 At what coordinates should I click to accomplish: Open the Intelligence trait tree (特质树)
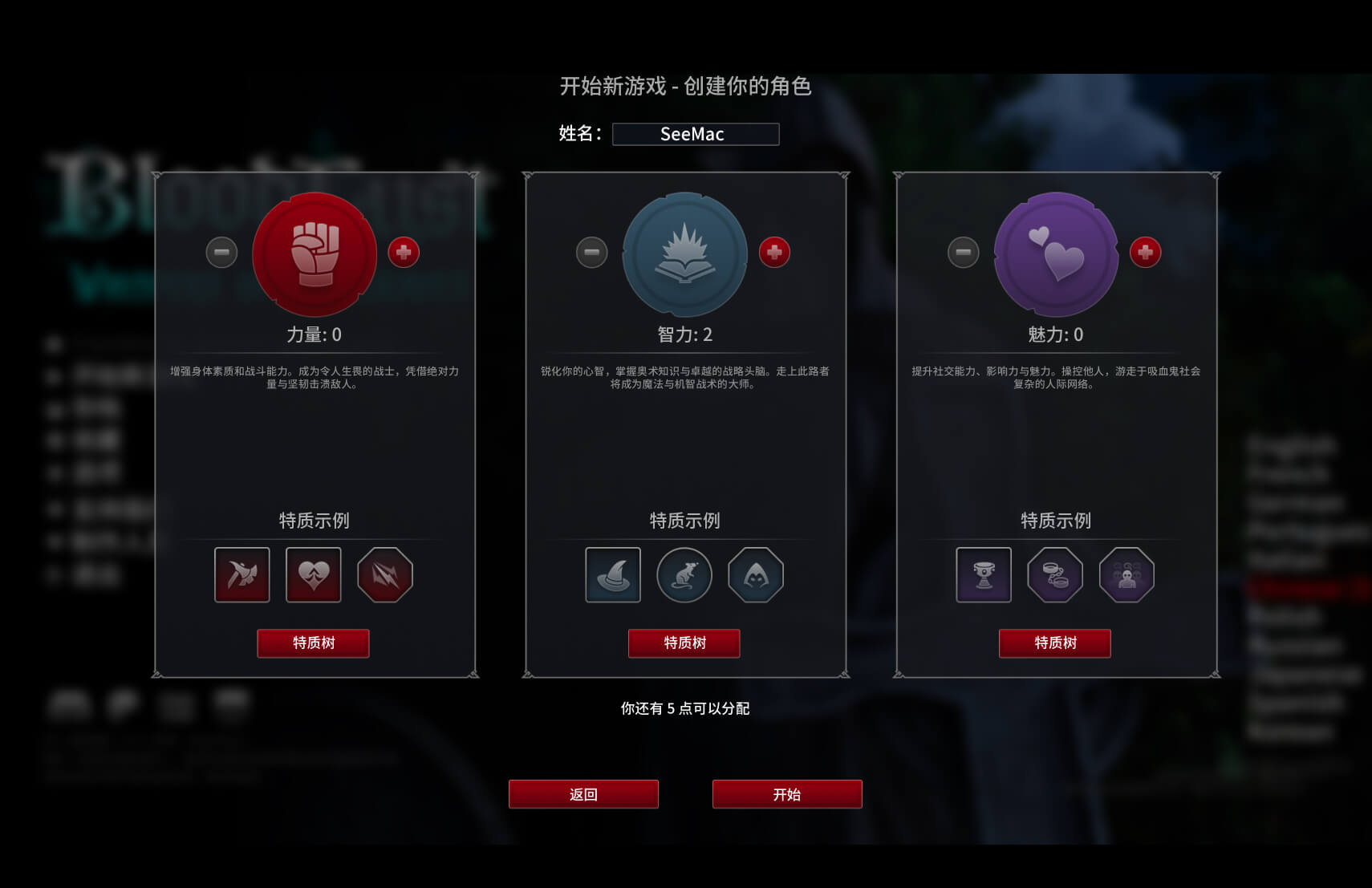pos(684,643)
